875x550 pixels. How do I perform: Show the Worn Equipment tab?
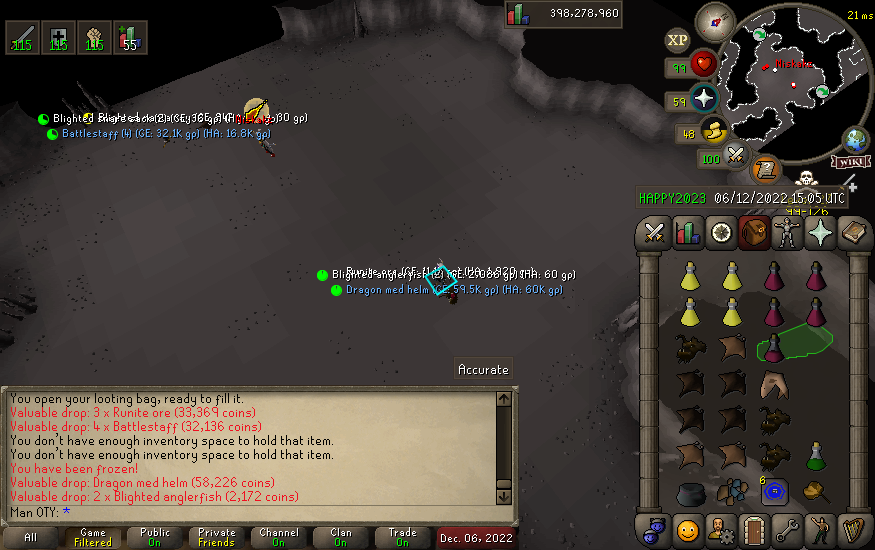[788, 234]
